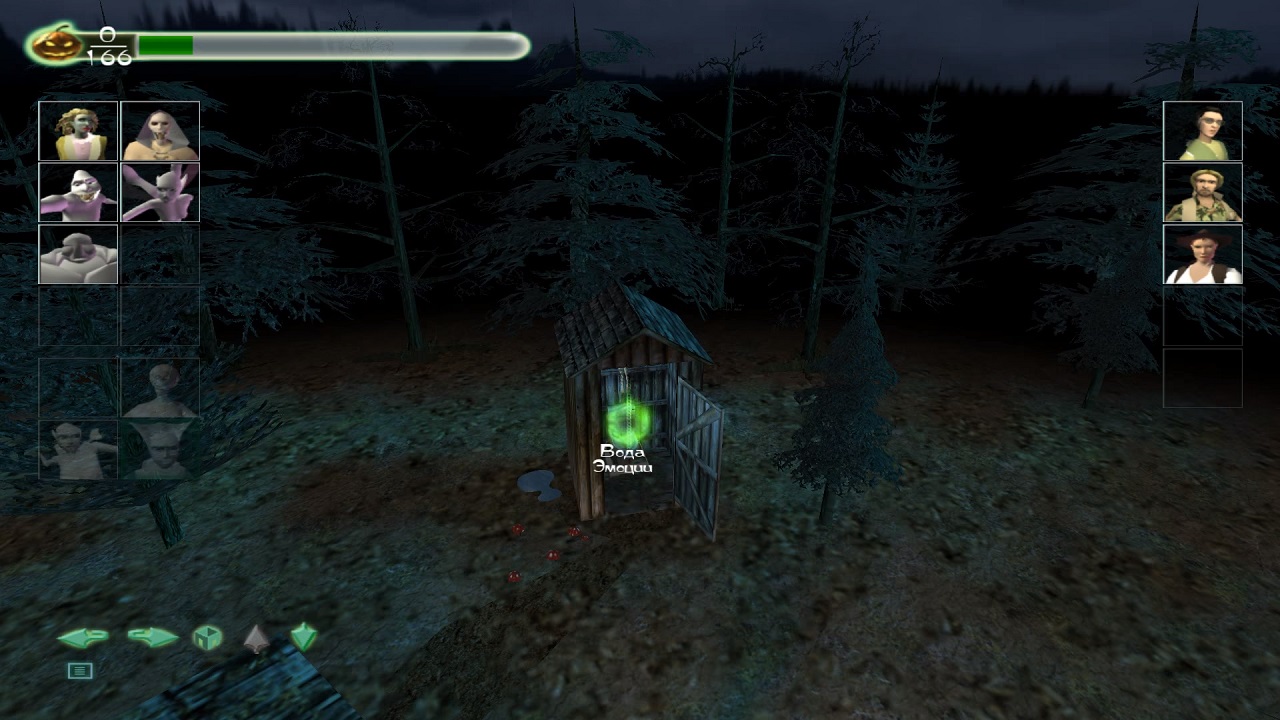The height and width of the screenshot is (720, 1280).
Task: Rotate the camera with the right arrow
Action: (x=153, y=637)
